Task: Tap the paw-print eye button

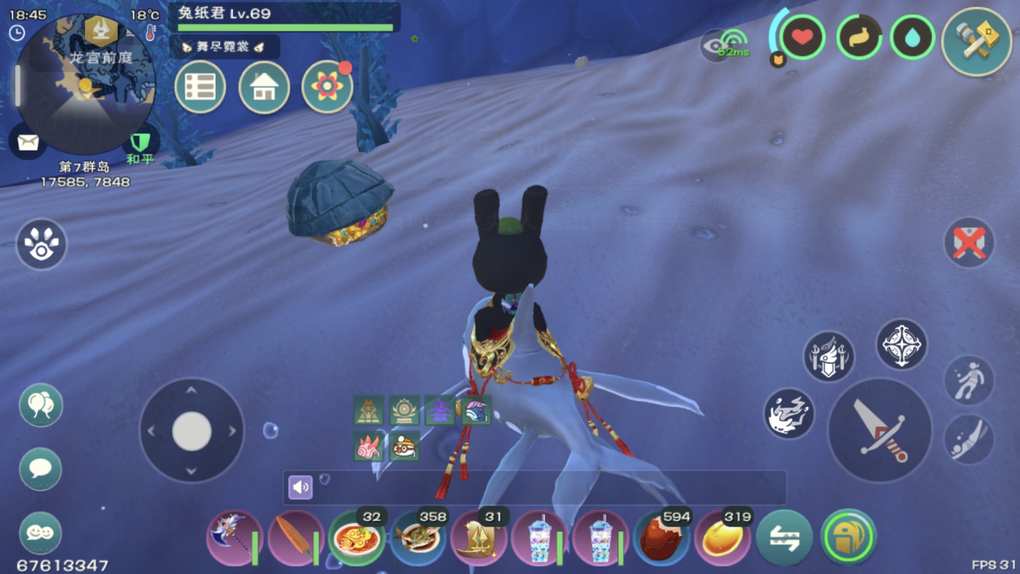Action: (x=41, y=245)
